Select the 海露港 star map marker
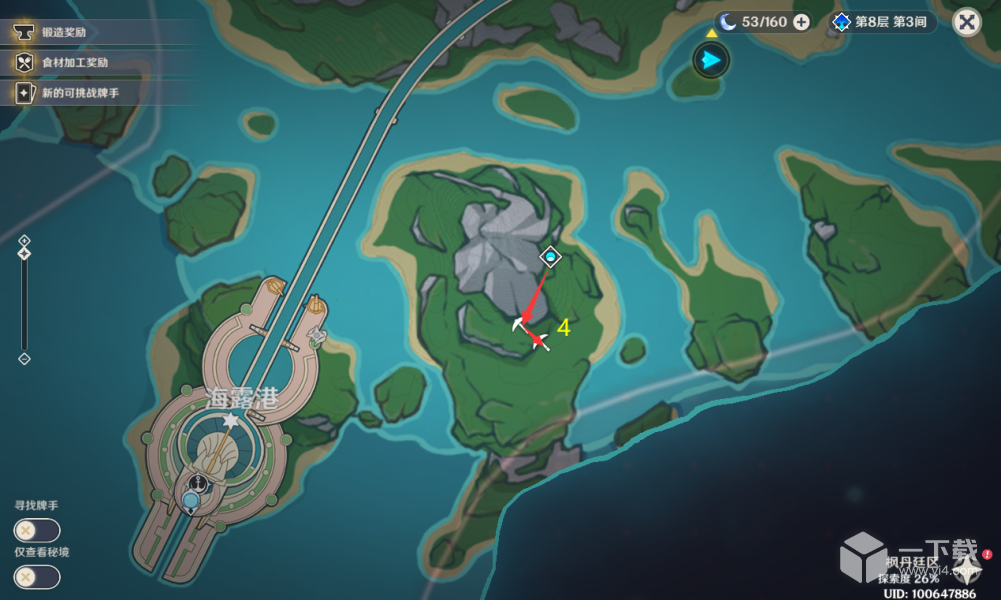Screen dimensions: 1001x600 (232, 423)
